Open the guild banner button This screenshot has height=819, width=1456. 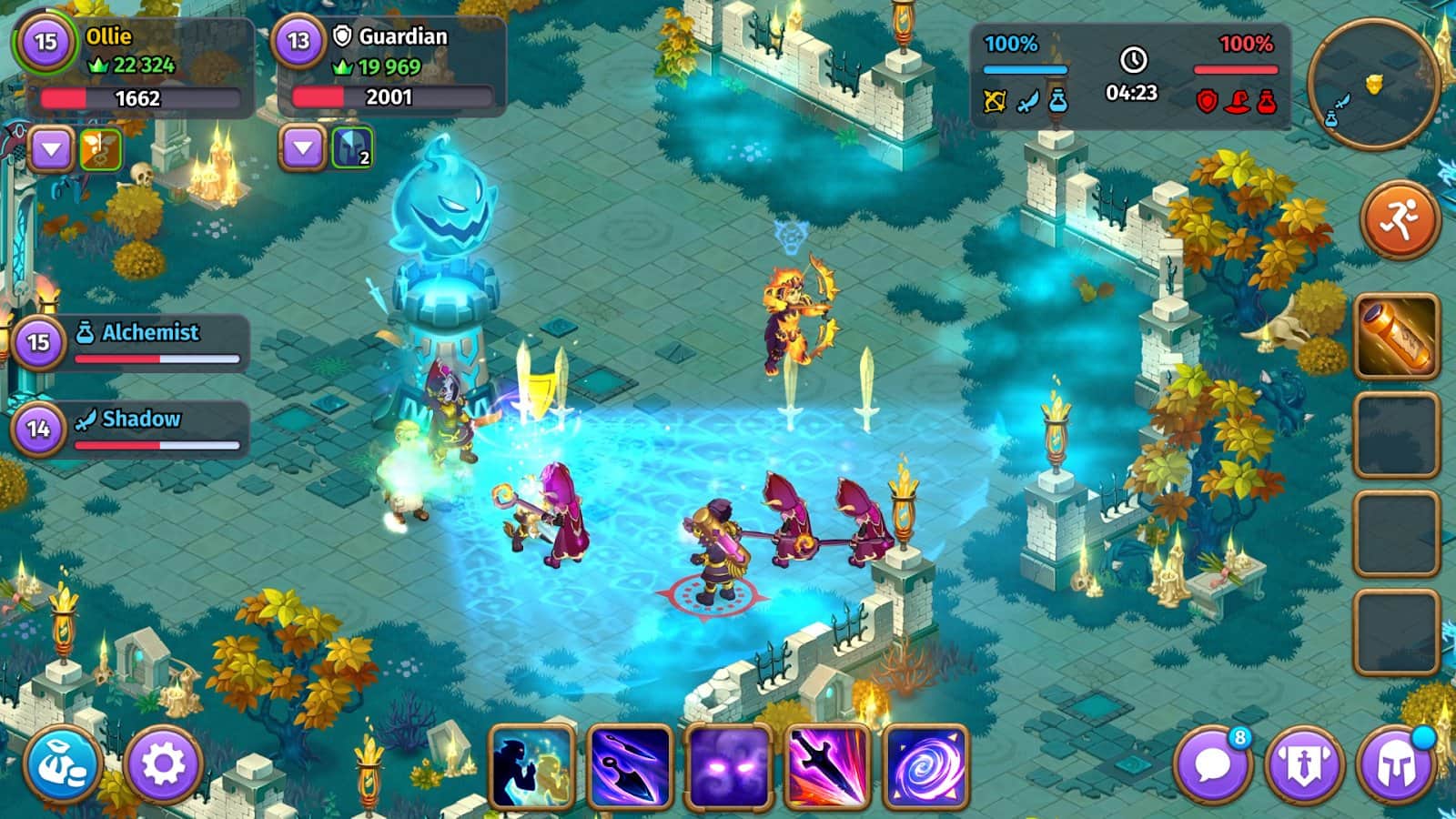[1304, 766]
